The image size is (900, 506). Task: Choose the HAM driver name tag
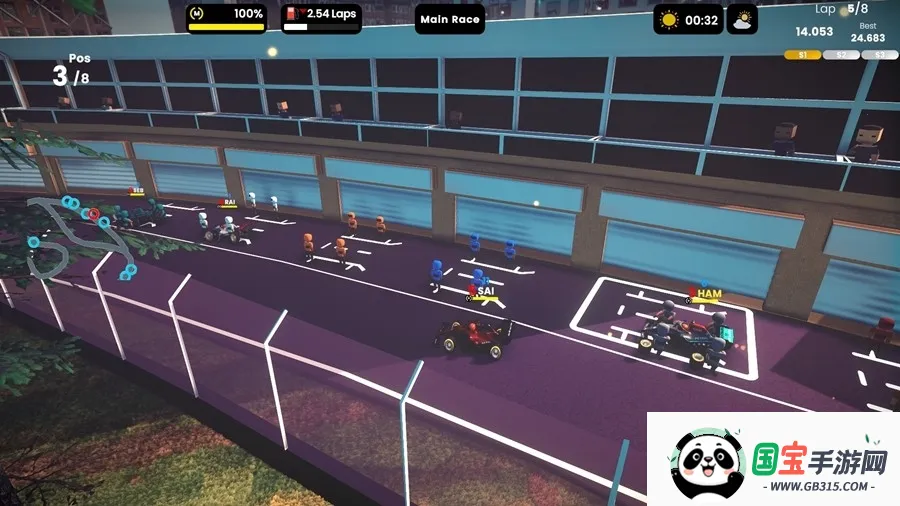(x=708, y=294)
